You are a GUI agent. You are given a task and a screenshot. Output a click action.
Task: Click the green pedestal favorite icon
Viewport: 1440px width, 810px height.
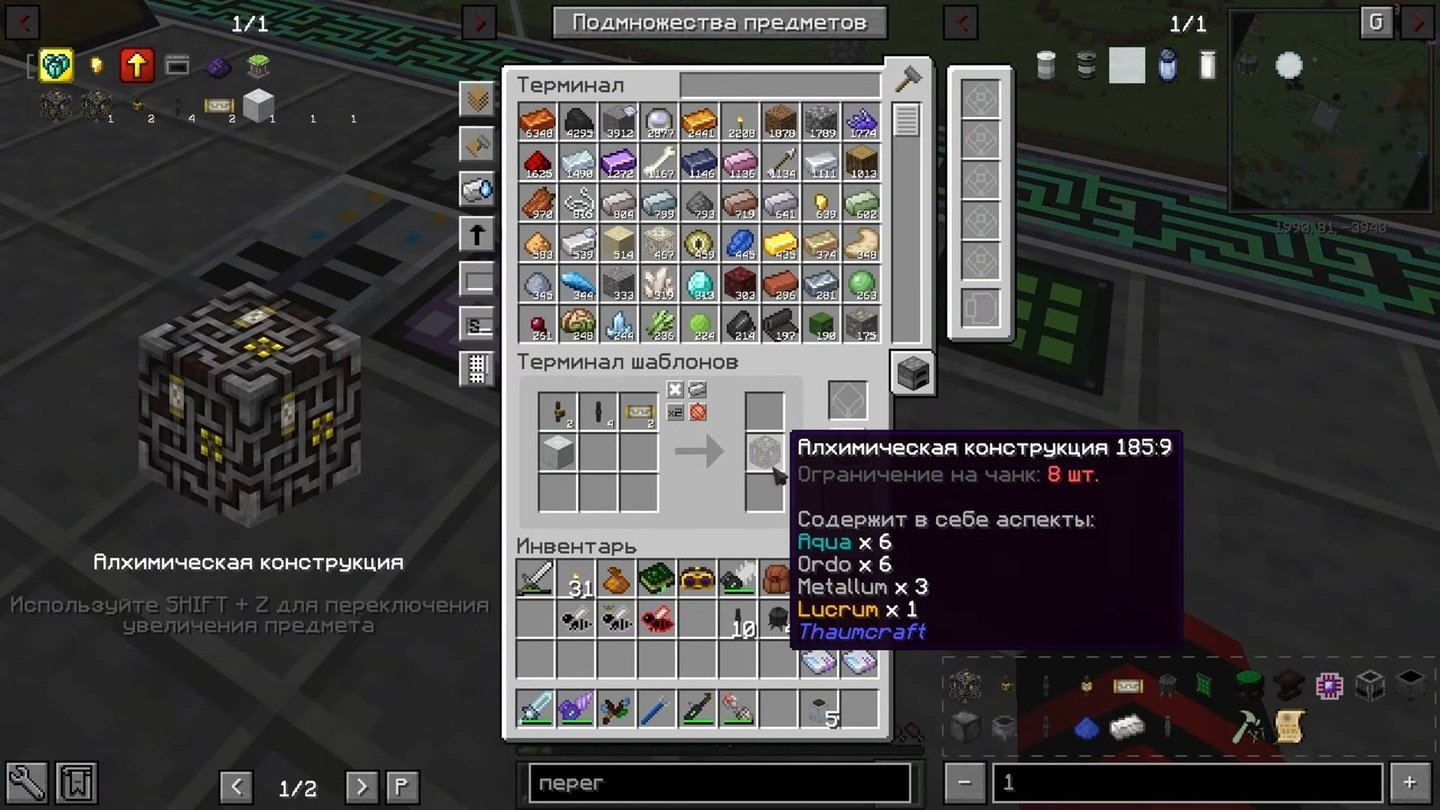258,64
